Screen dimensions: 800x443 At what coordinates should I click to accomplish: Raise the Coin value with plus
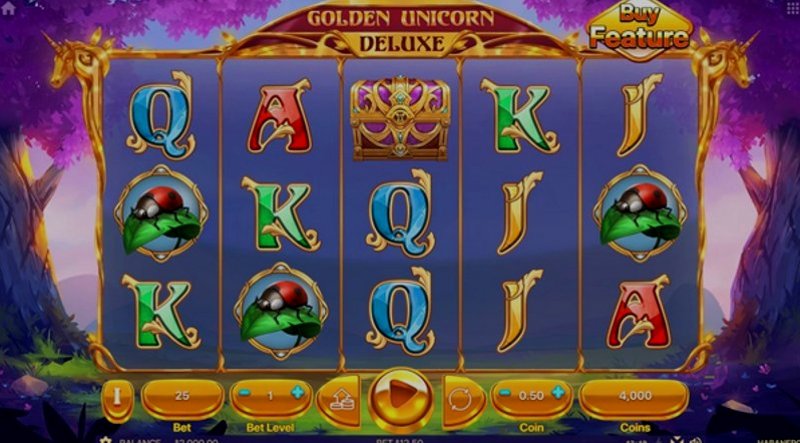(557, 393)
